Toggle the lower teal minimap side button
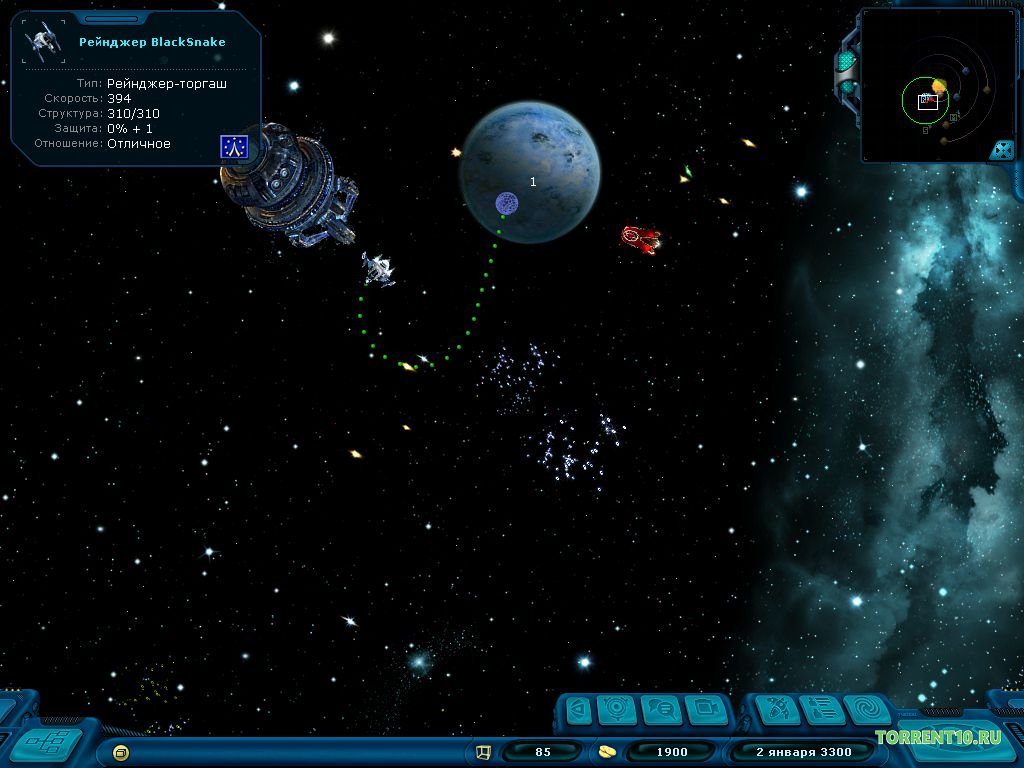The image size is (1024, 768). pyautogui.click(x=847, y=87)
